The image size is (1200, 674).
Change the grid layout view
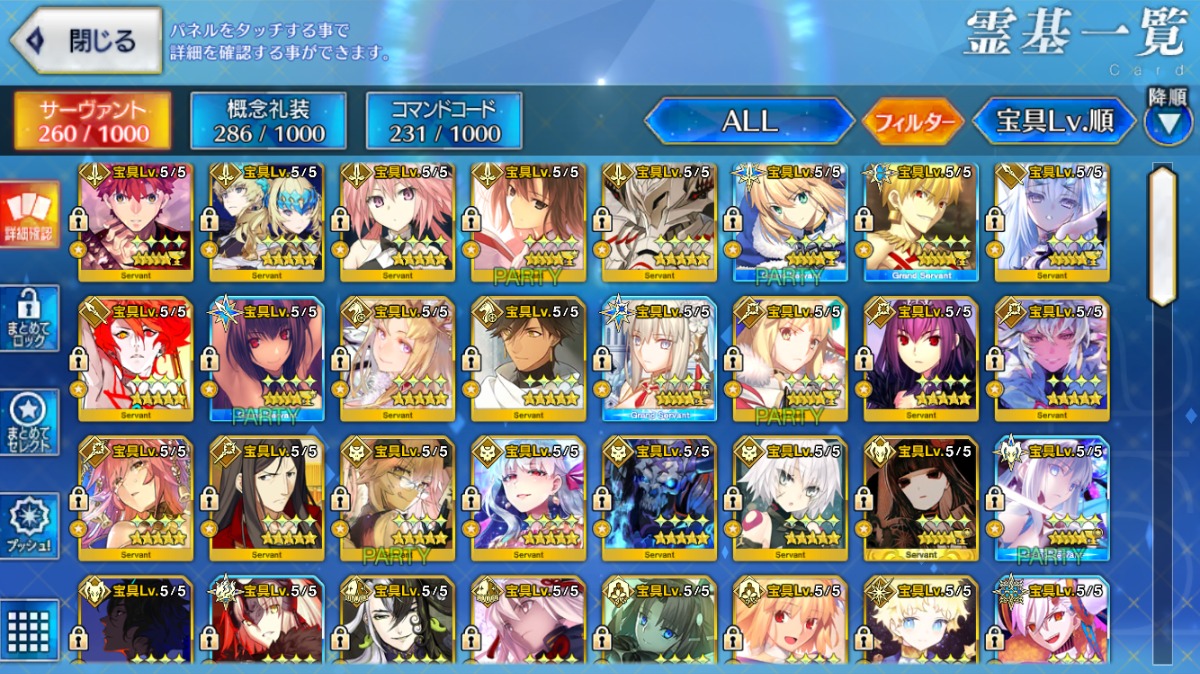click(29, 628)
